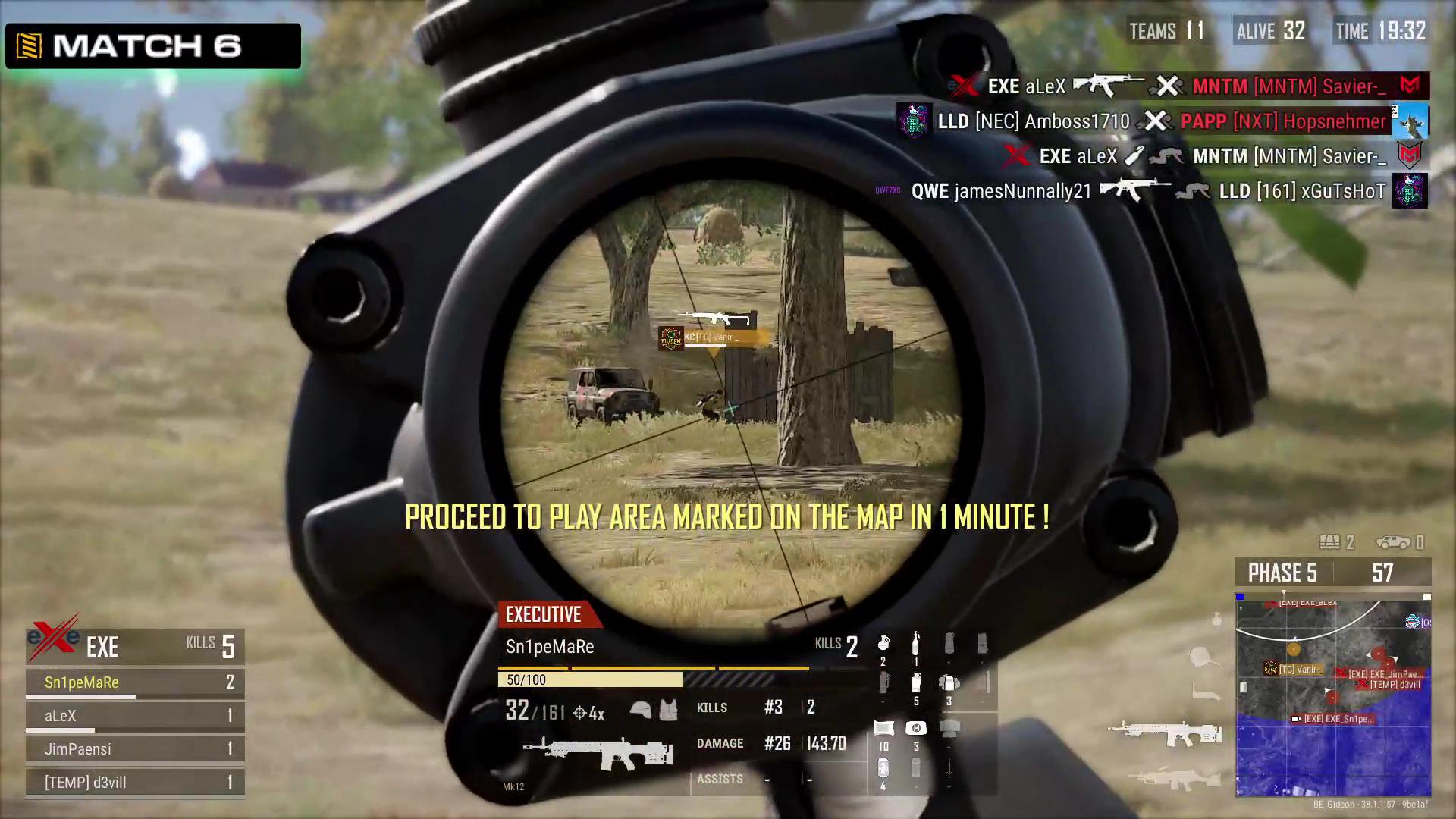Screen dimensions: 1456x819
Task: Select the Mk12 rifle icon in player panel
Action: coord(598,752)
